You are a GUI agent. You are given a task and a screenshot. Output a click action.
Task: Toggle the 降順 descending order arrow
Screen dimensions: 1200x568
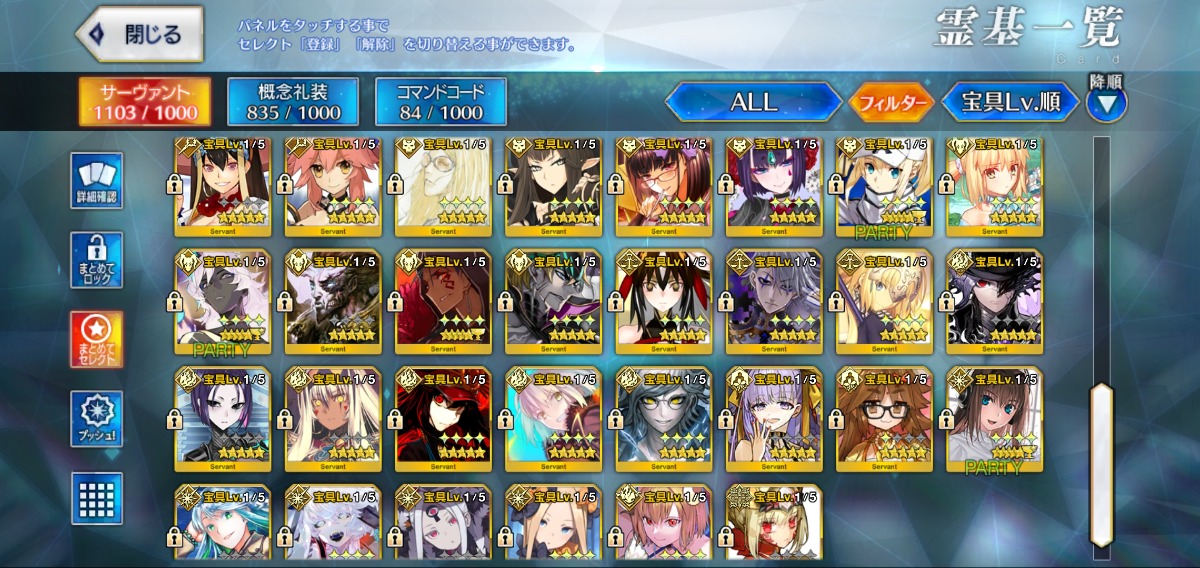(x=1106, y=102)
